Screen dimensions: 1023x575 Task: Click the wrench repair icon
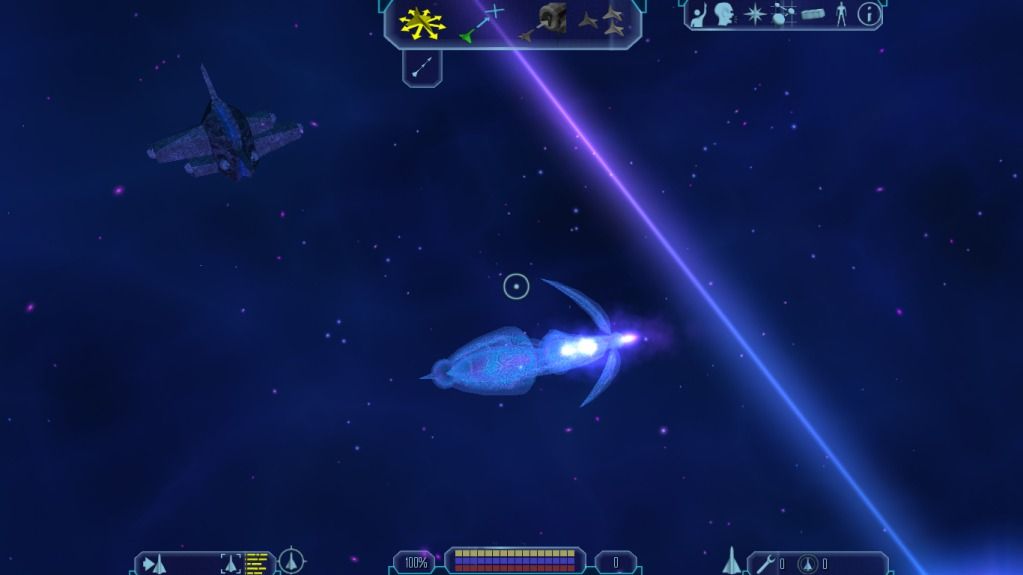[765, 564]
